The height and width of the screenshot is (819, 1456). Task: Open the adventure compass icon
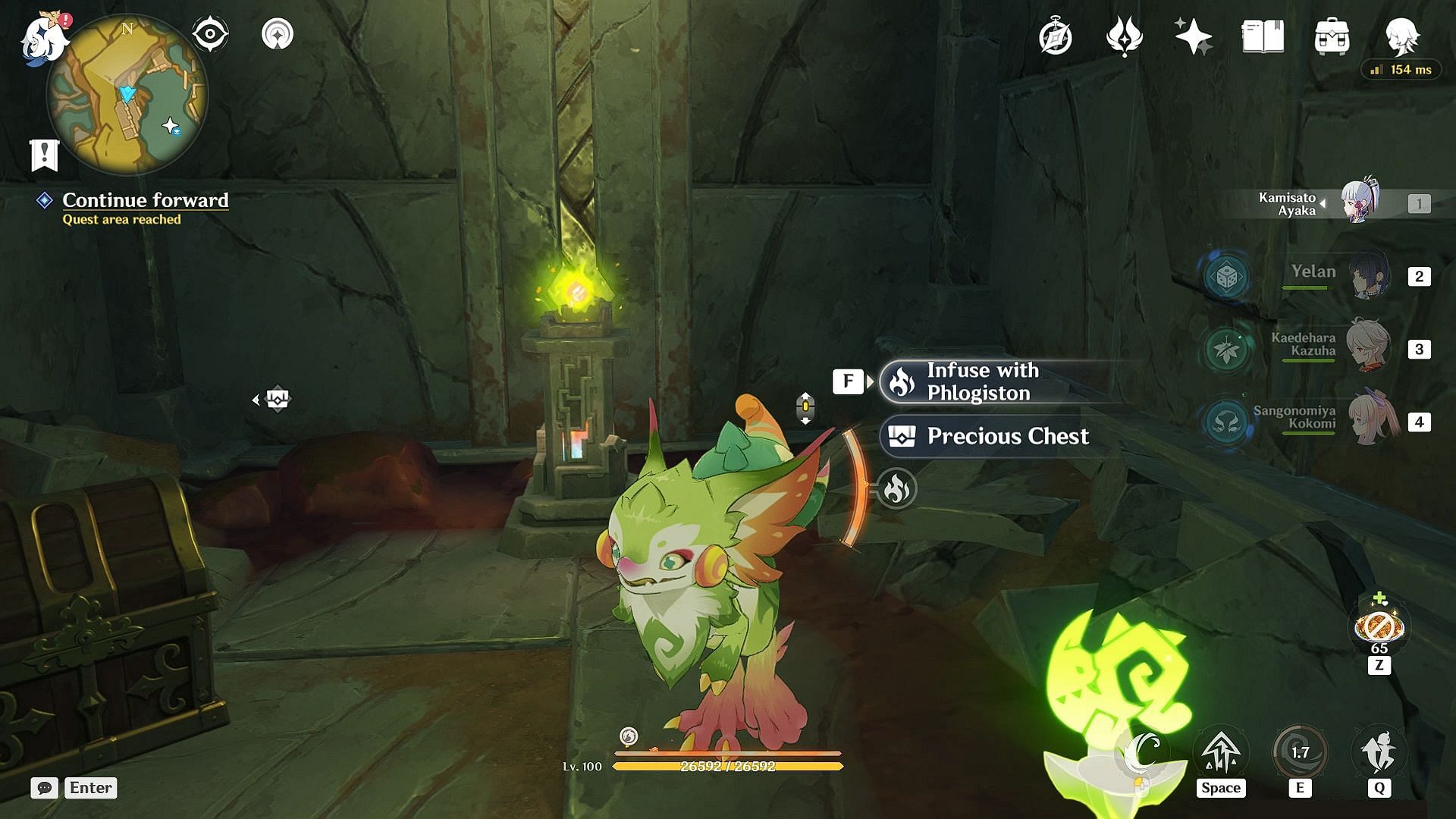click(x=1055, y=37)
